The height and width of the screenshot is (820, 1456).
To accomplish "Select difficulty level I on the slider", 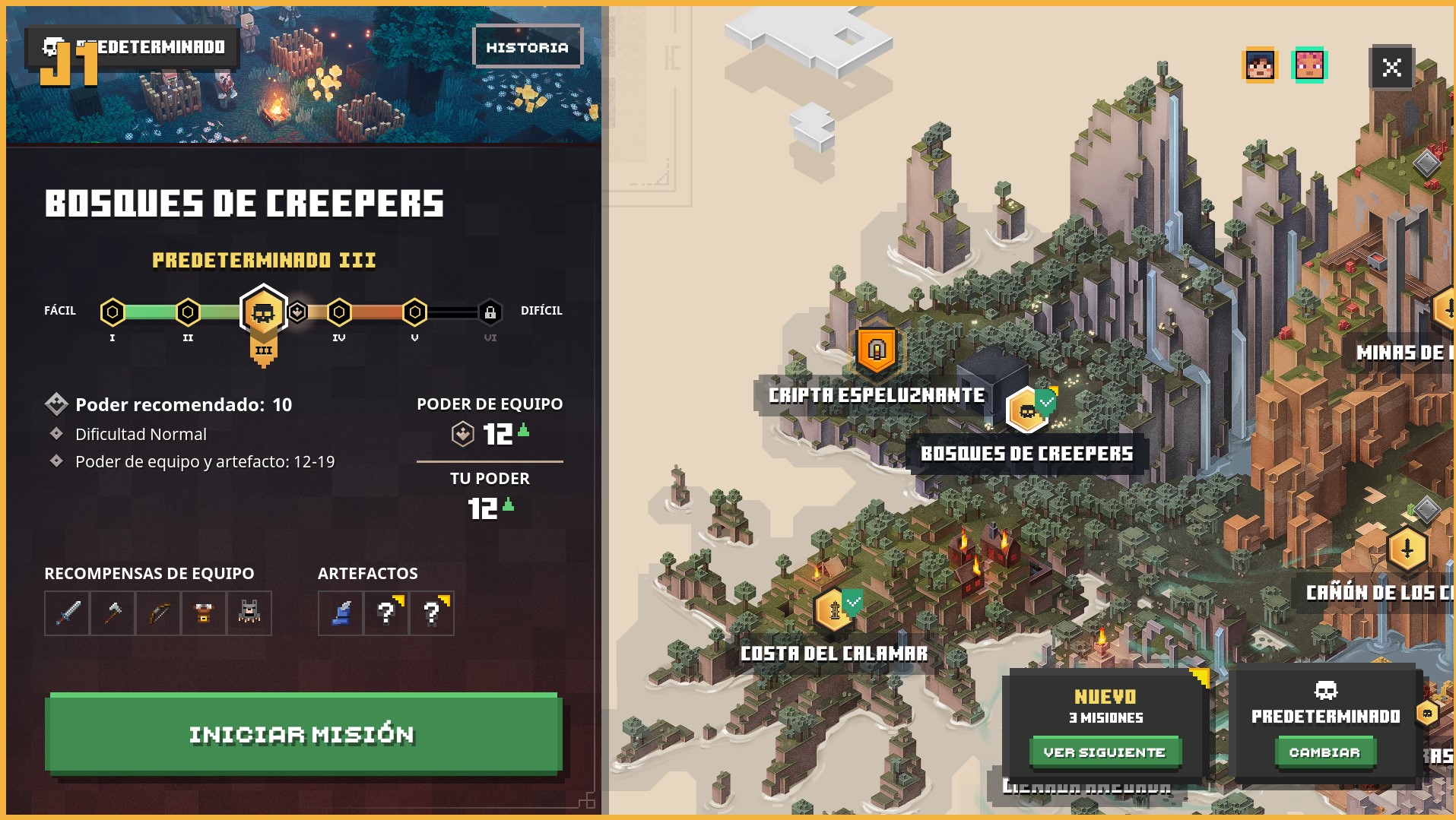I will 113,311.
